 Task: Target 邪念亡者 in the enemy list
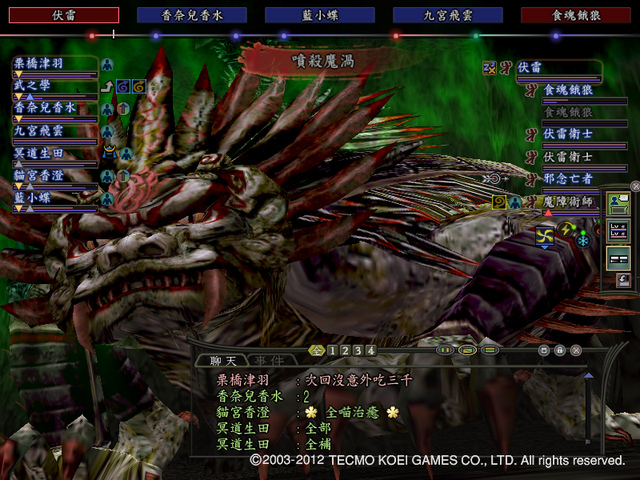click(x=566, y=179)
